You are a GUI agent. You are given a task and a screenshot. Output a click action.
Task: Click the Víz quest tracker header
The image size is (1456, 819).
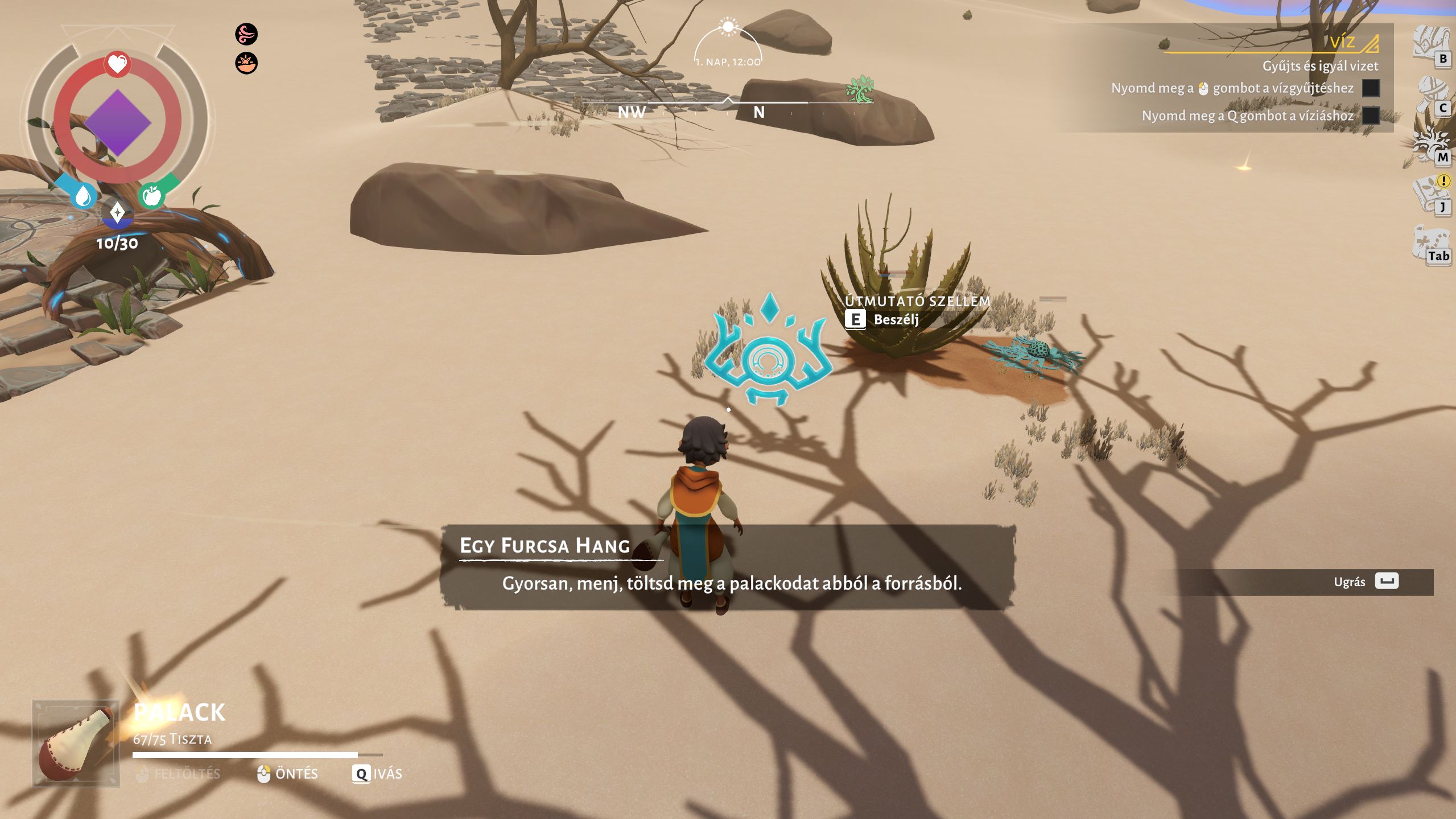(1342, 42)
